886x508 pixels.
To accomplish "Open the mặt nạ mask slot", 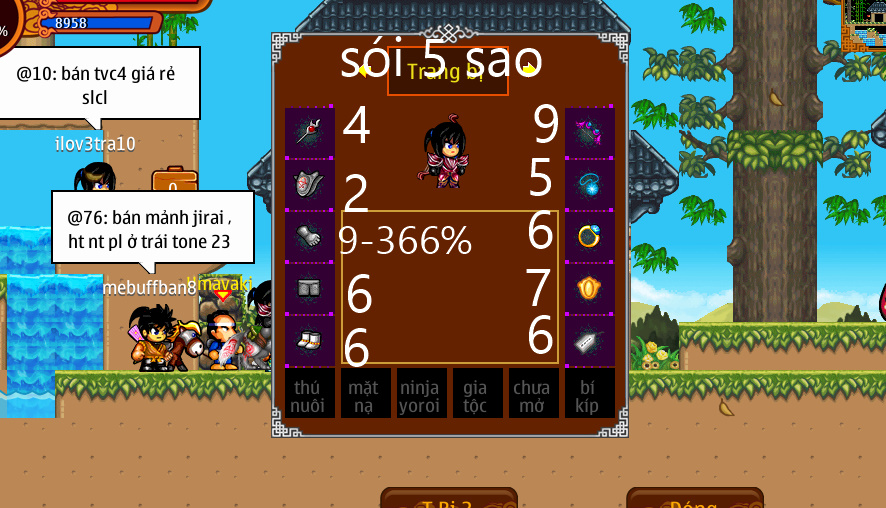I will (x=366, y=393).
